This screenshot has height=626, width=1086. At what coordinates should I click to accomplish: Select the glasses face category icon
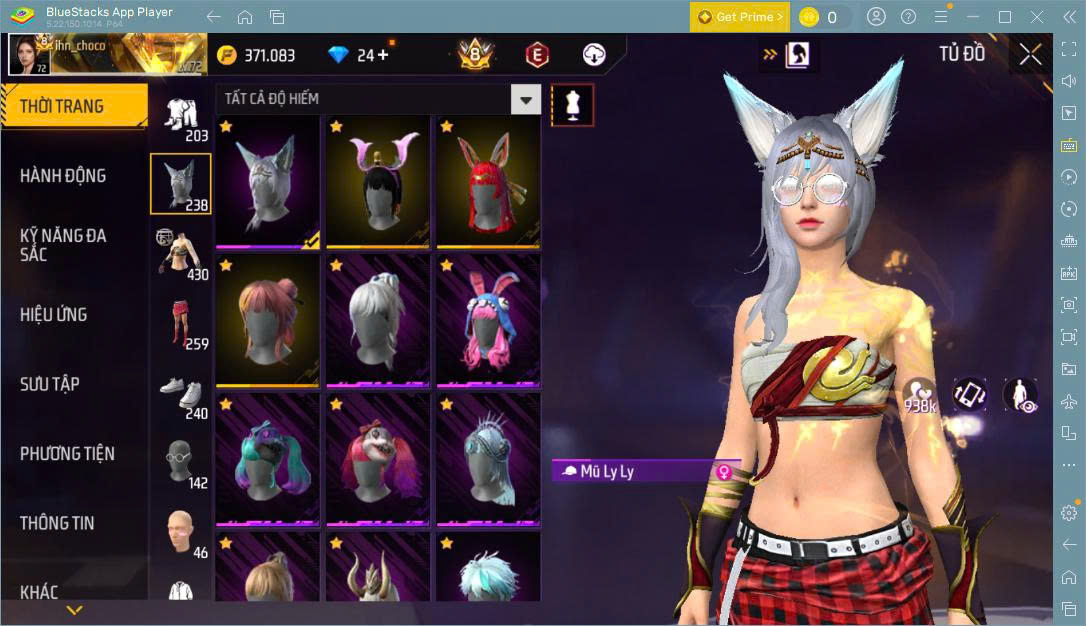[181, 462]
